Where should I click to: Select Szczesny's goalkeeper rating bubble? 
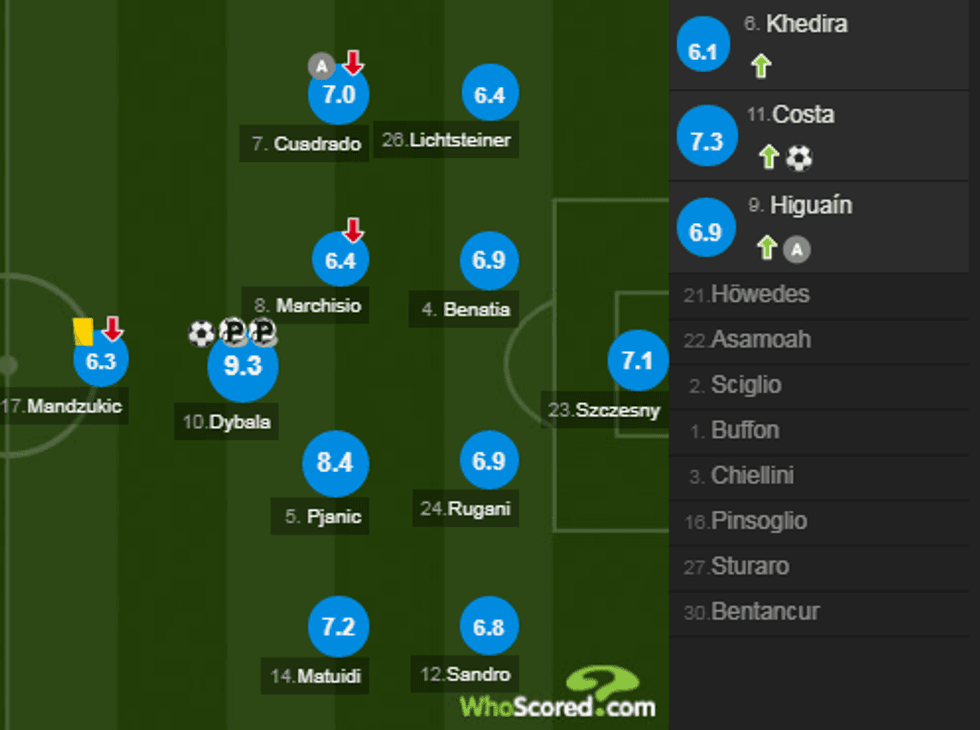pos(637,360)
